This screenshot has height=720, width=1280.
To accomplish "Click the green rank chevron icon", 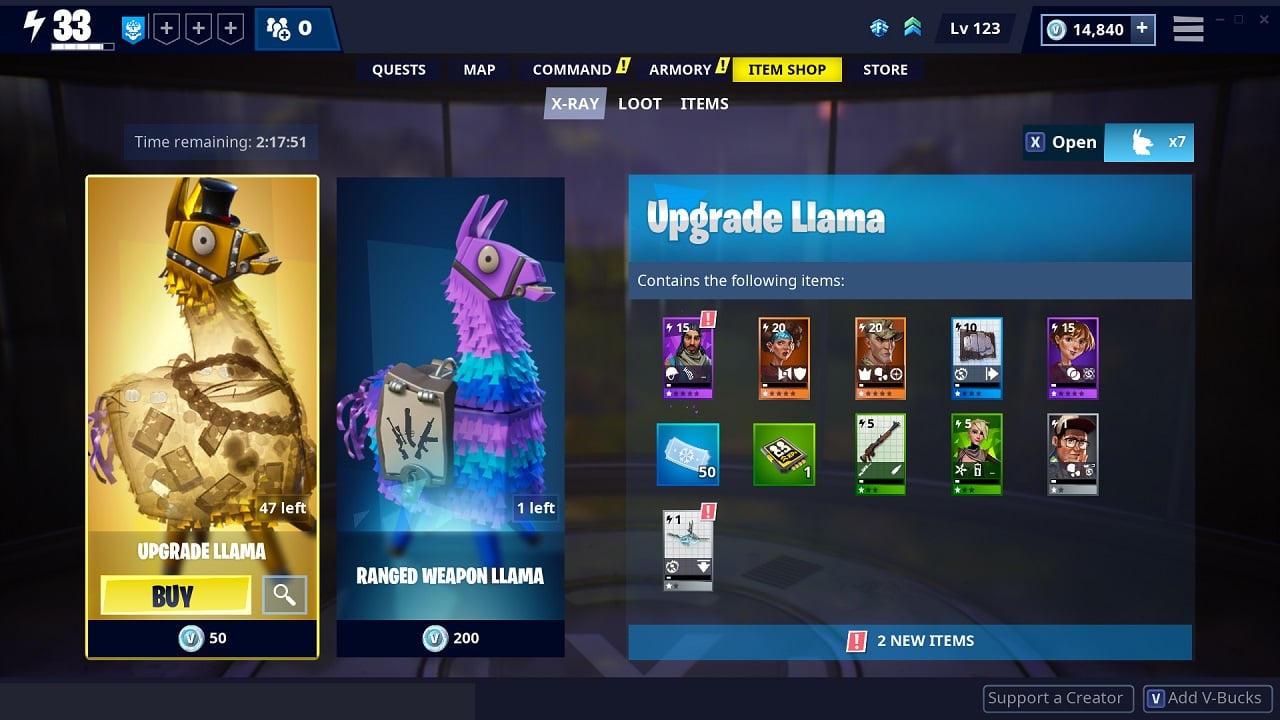I will coord(912,28).
